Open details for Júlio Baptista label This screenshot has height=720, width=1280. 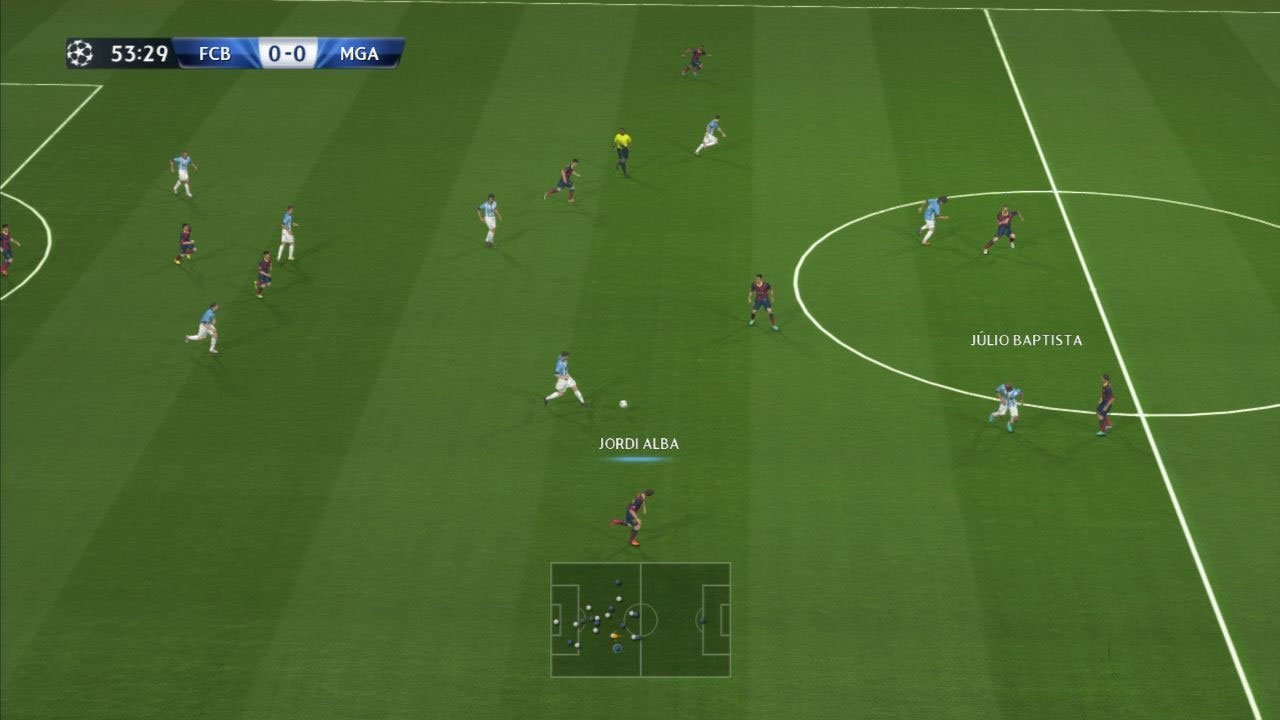tap(1026, 340)
